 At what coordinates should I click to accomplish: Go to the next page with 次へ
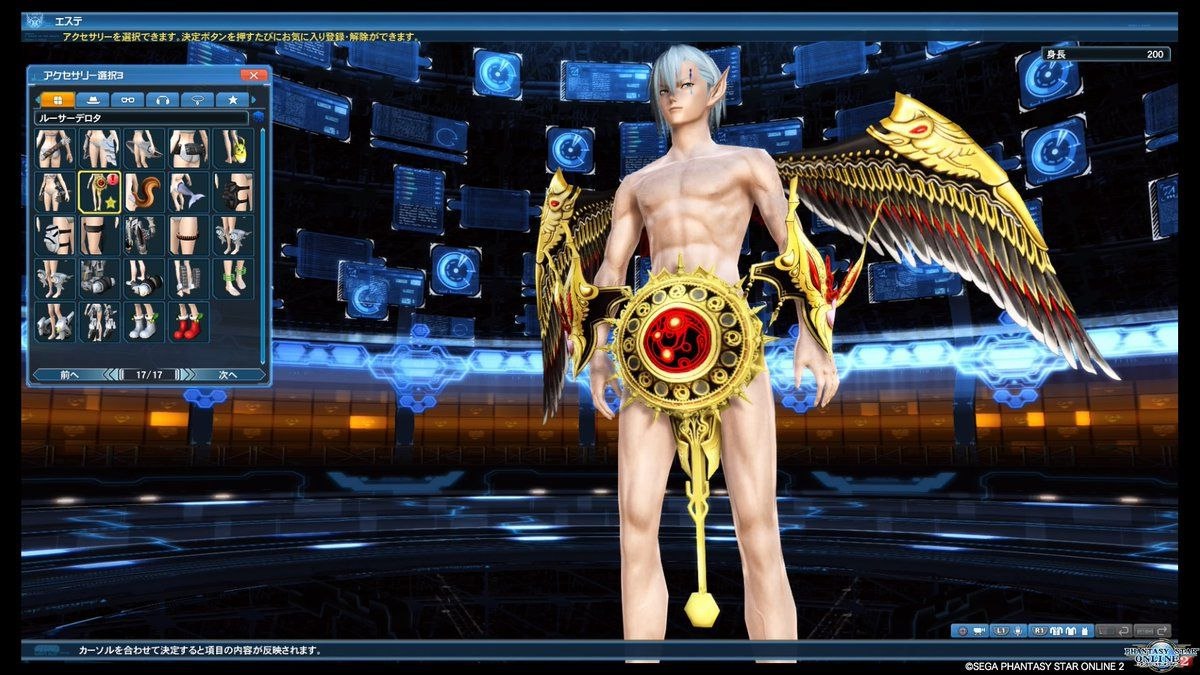[228, 375]
